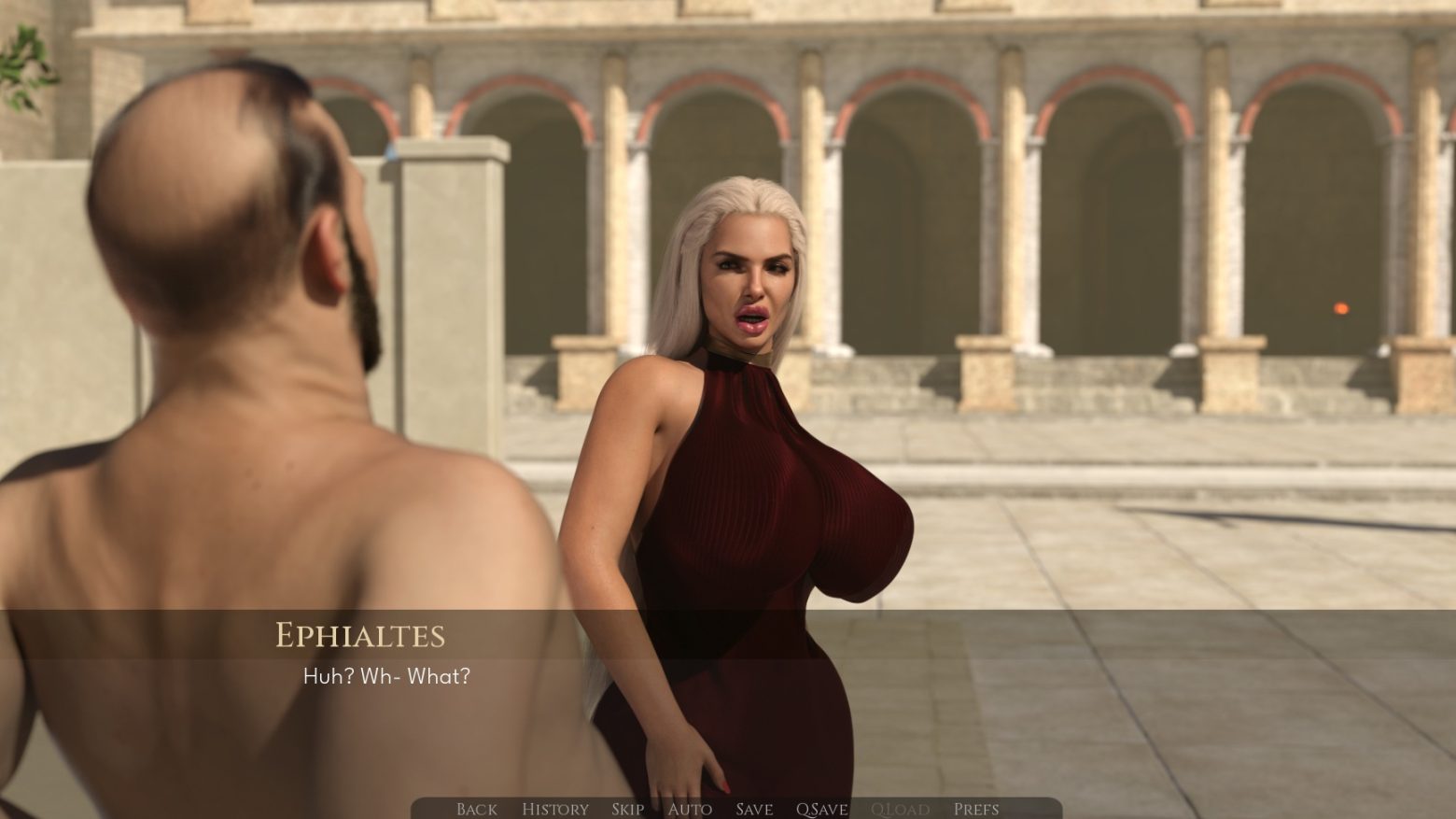The image size is (1456, 819).
Task: Open the Prefs settings menu
Action: [x=976, y=809]
